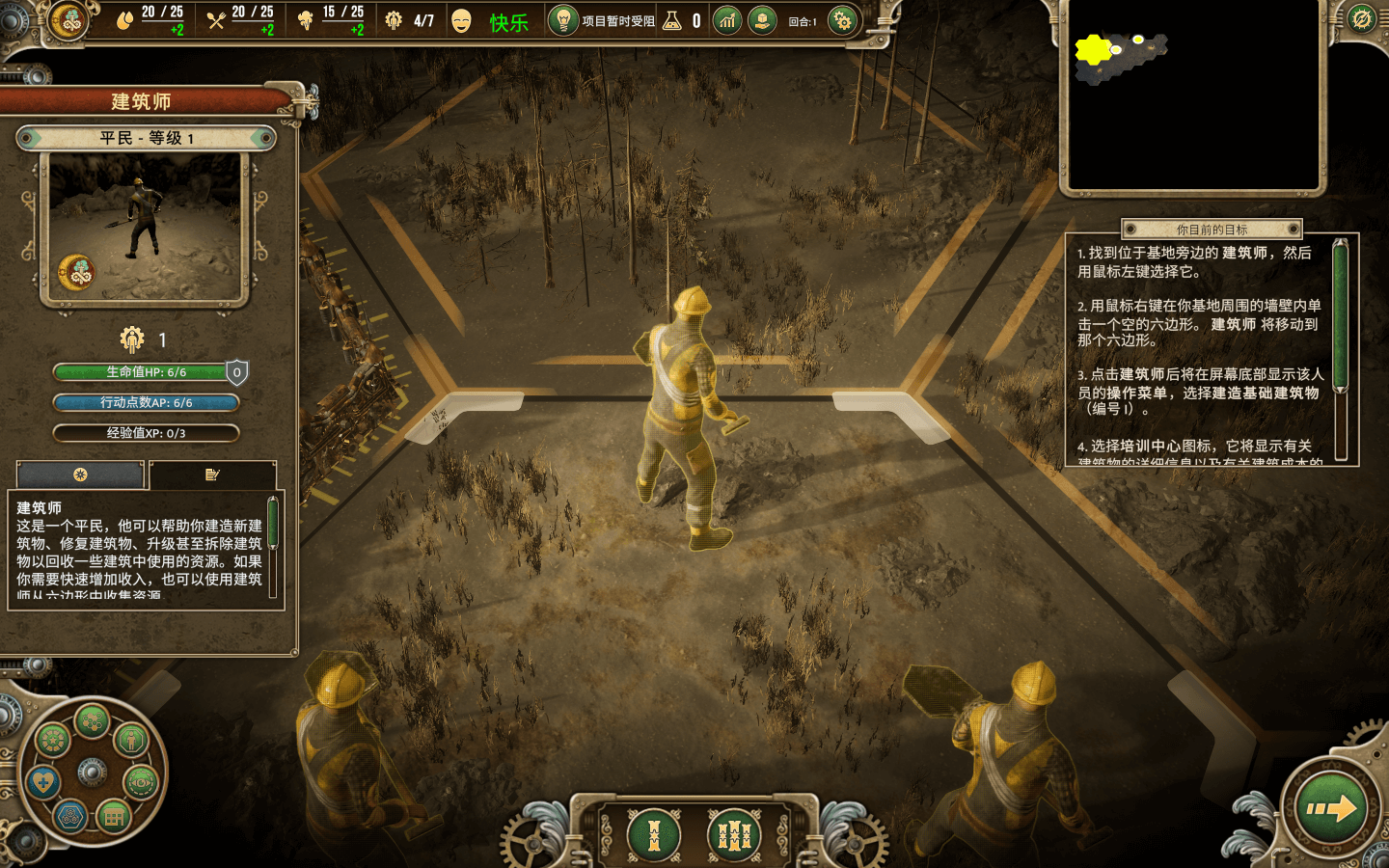This screenshot has width=1389, height=868.
Task: Click the builder portrait thumbnail
Action: coord(145,229)
